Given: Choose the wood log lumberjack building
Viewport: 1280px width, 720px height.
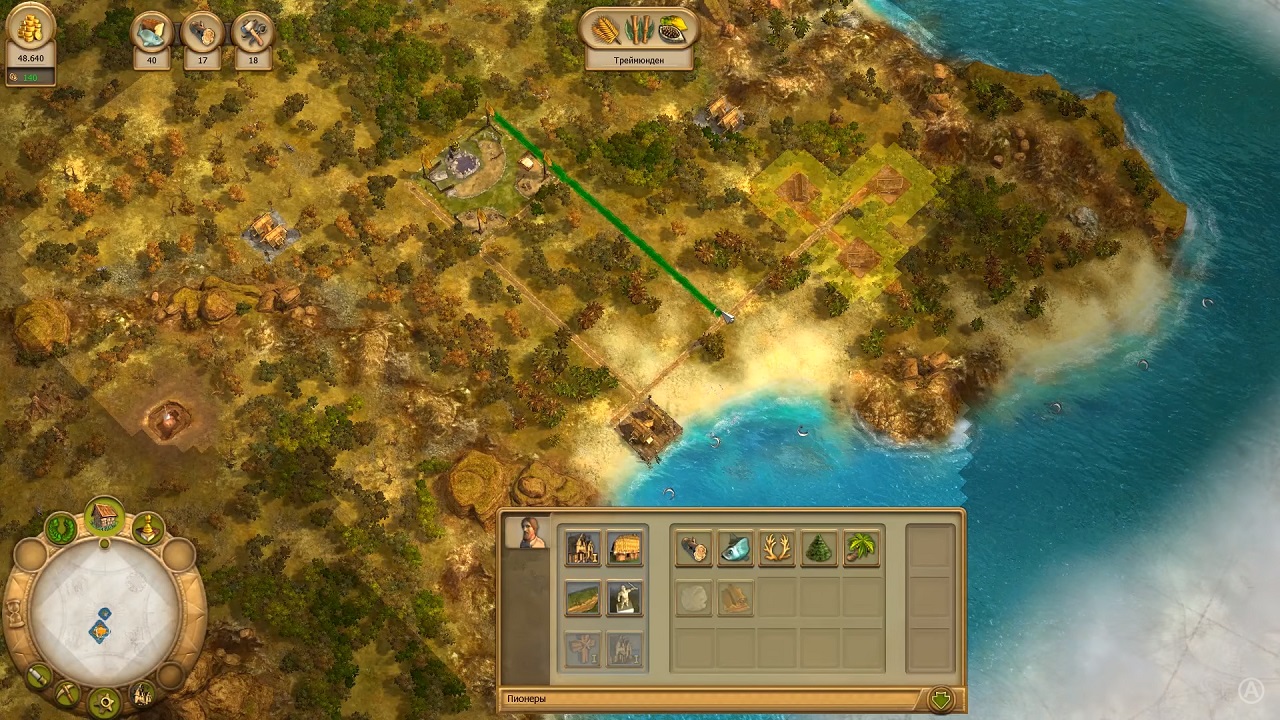Looking at the screenshot, I should tap(692, 548).
